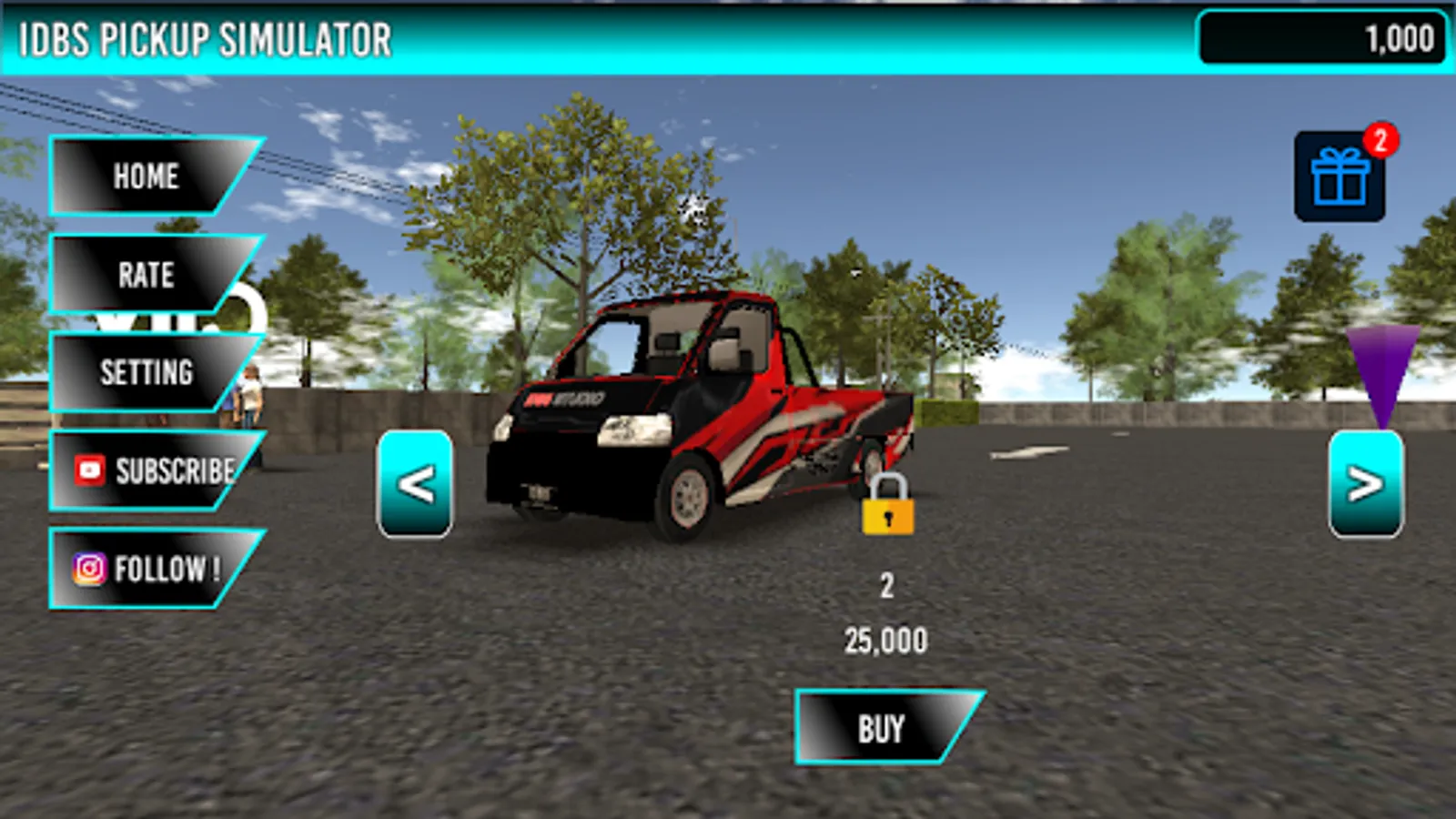The image size is (1456, 819).
Task: Show the next vehicle with right arrow
Action: (x=1365, y=484)
